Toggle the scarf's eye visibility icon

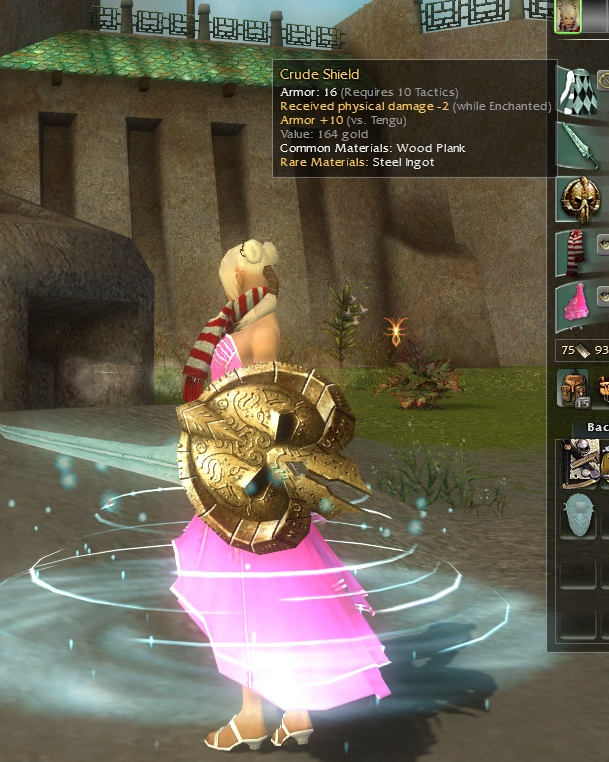604,243
